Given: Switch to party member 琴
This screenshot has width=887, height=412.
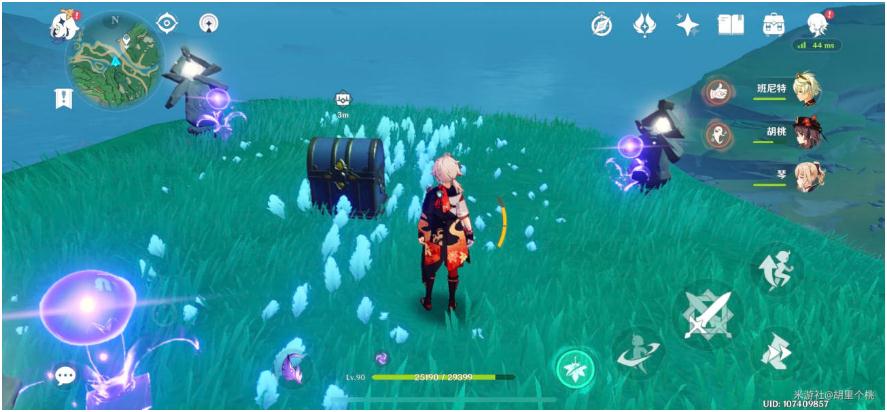Looking at the screenshot, I should tap(806, 176).
